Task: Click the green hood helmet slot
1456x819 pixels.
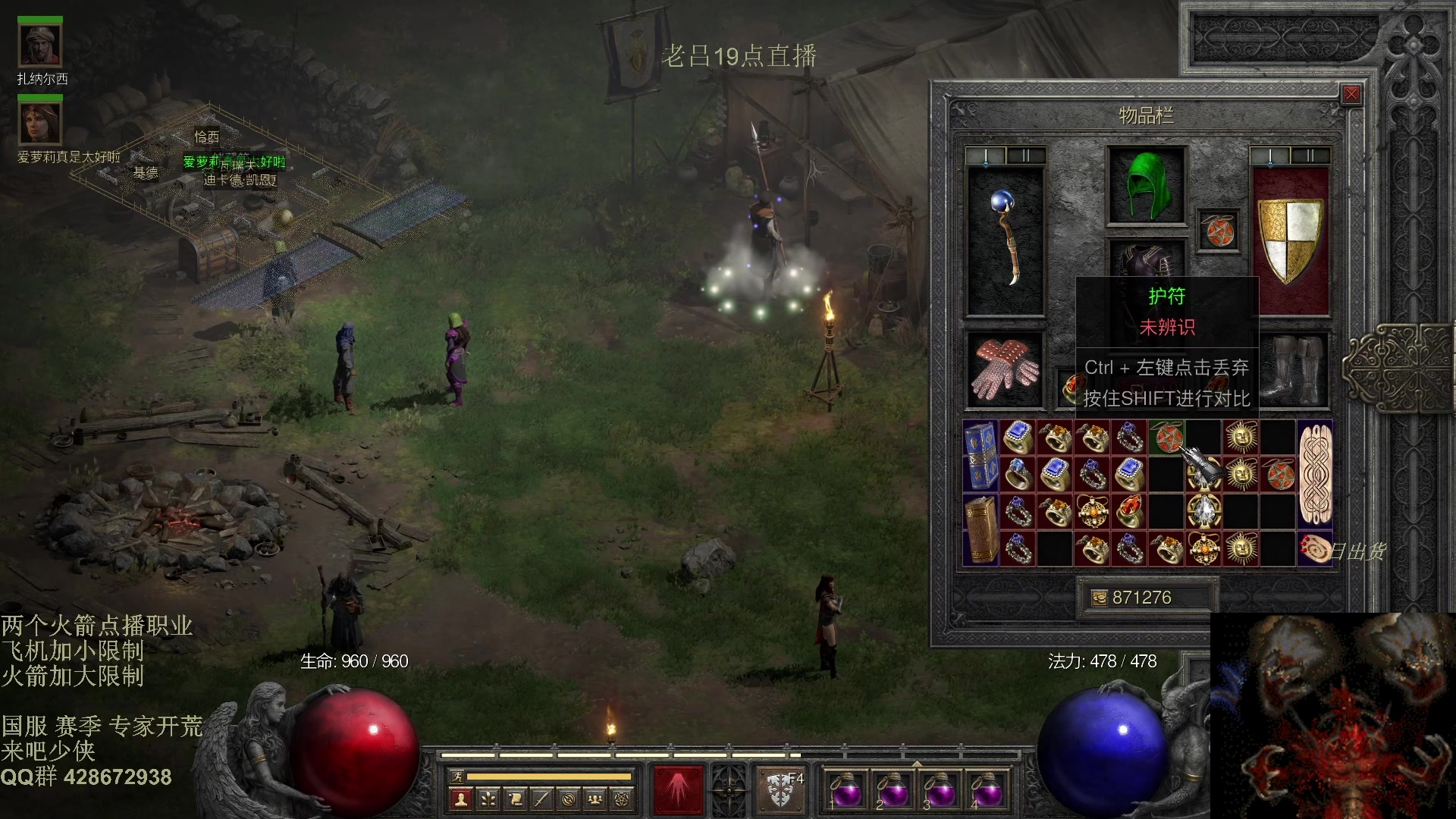Action: pos(1146,186)
